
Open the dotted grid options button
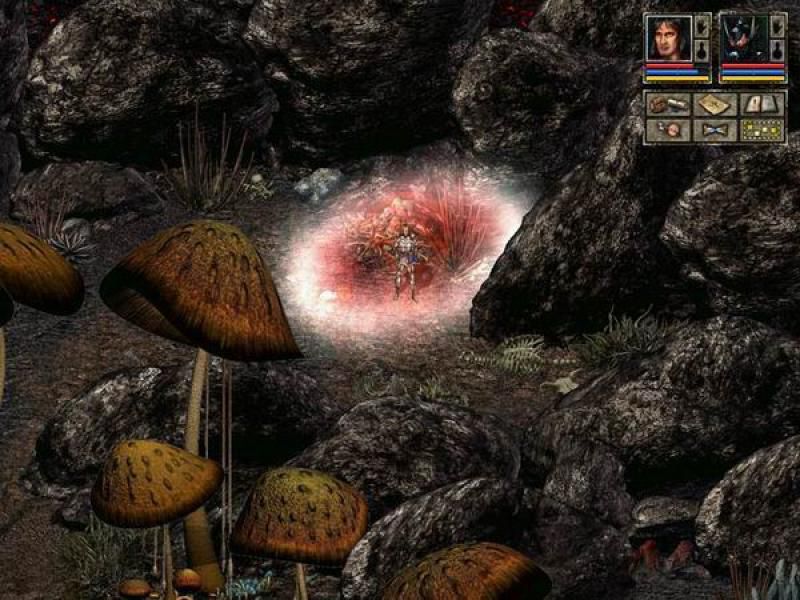763,130
